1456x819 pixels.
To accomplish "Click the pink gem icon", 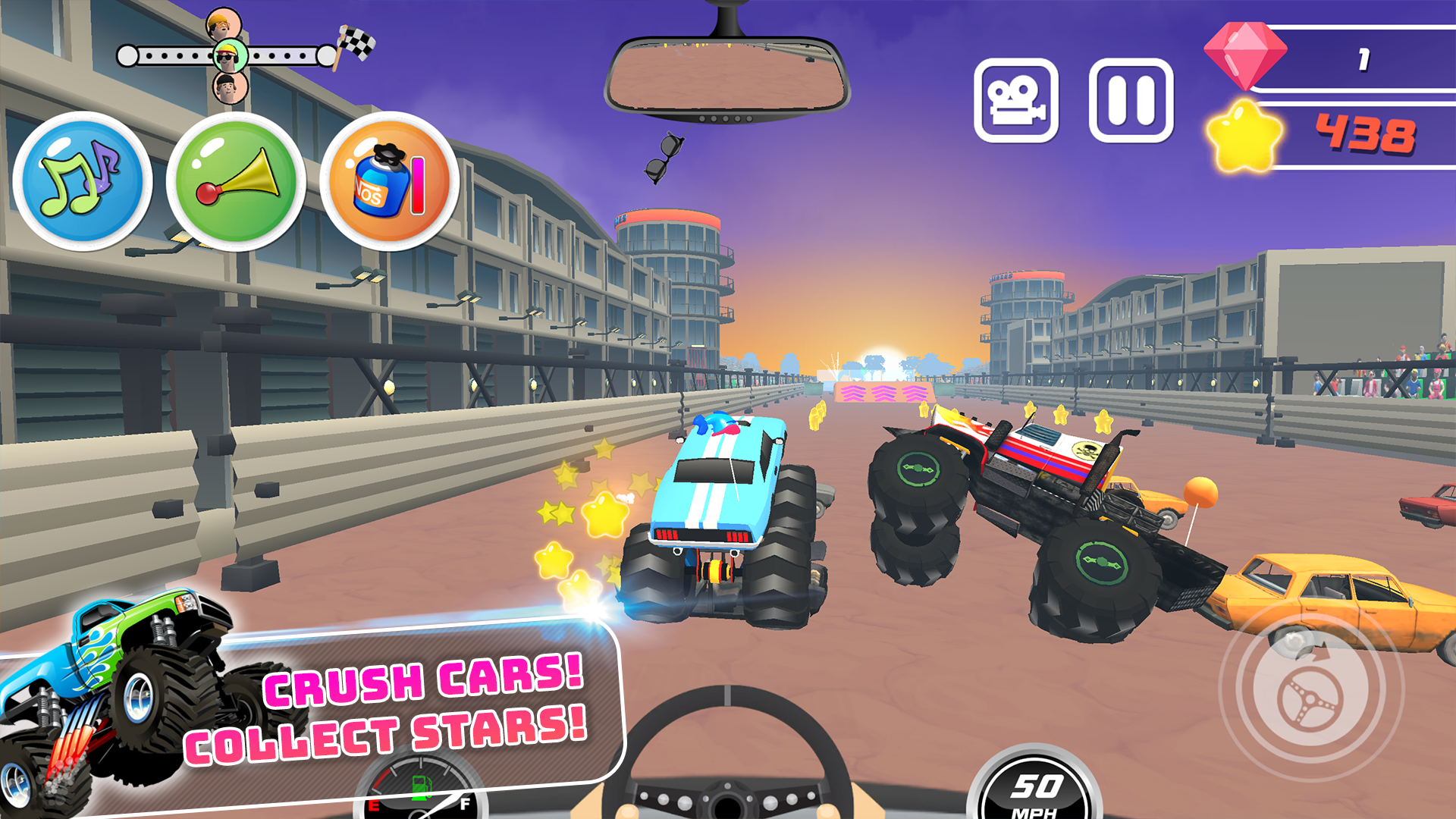I will click(1244, 53).
